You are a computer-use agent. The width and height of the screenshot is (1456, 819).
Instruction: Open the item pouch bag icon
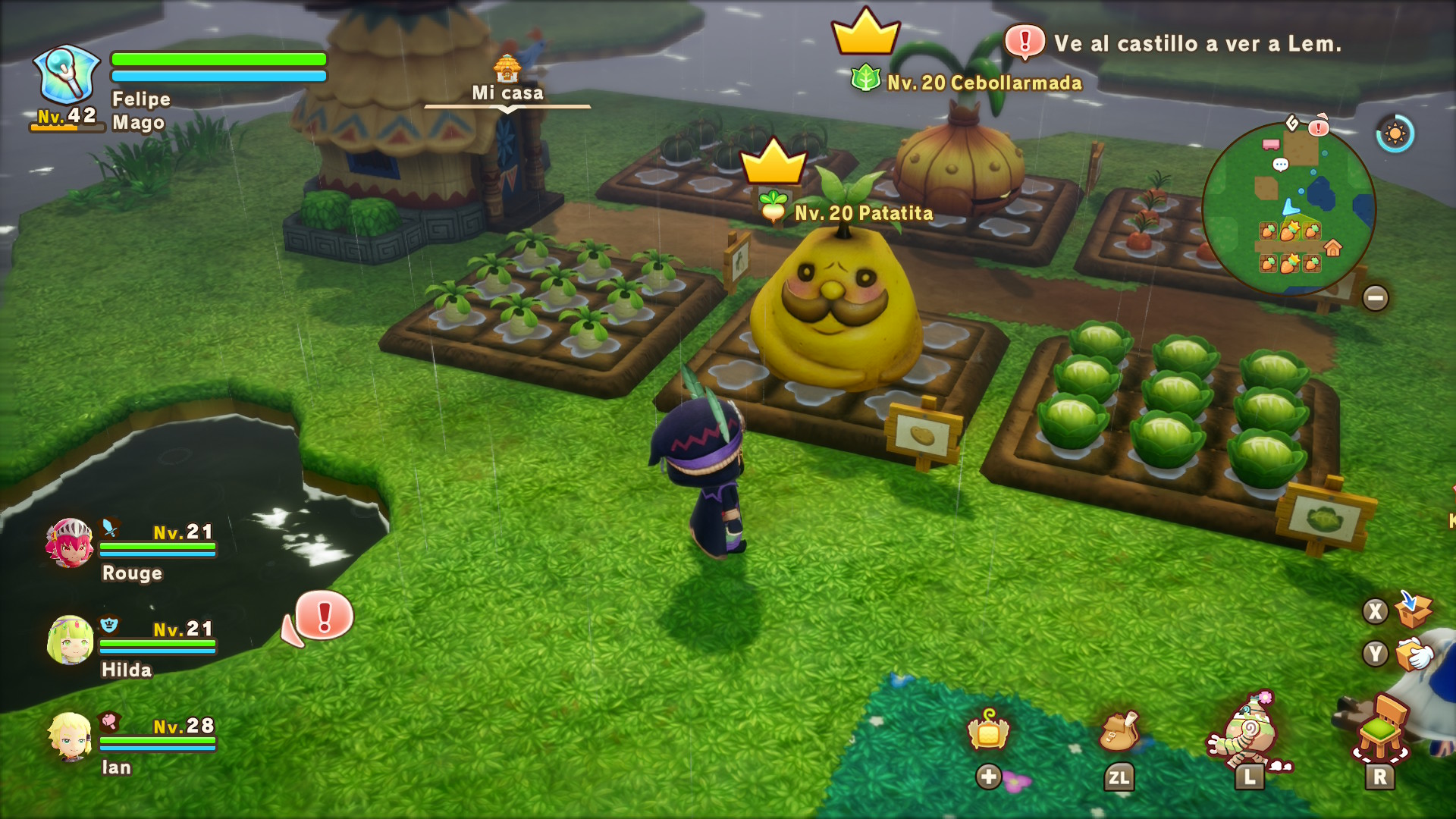pos(1119,732)
